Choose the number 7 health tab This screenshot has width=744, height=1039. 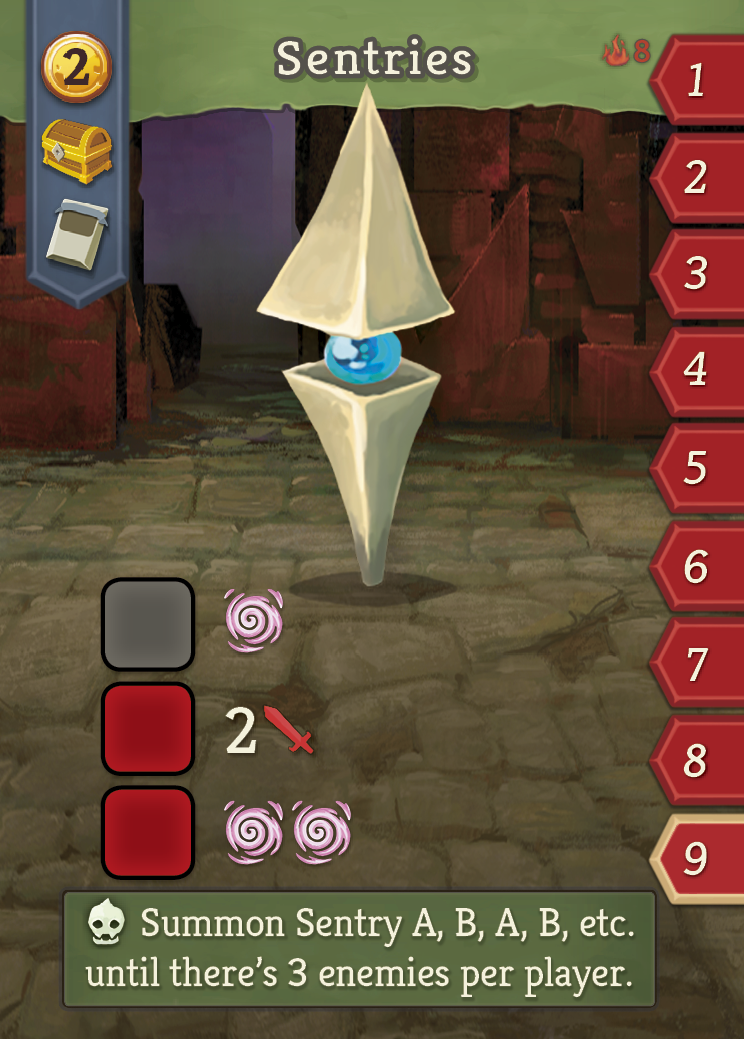(x=697, y=664)
